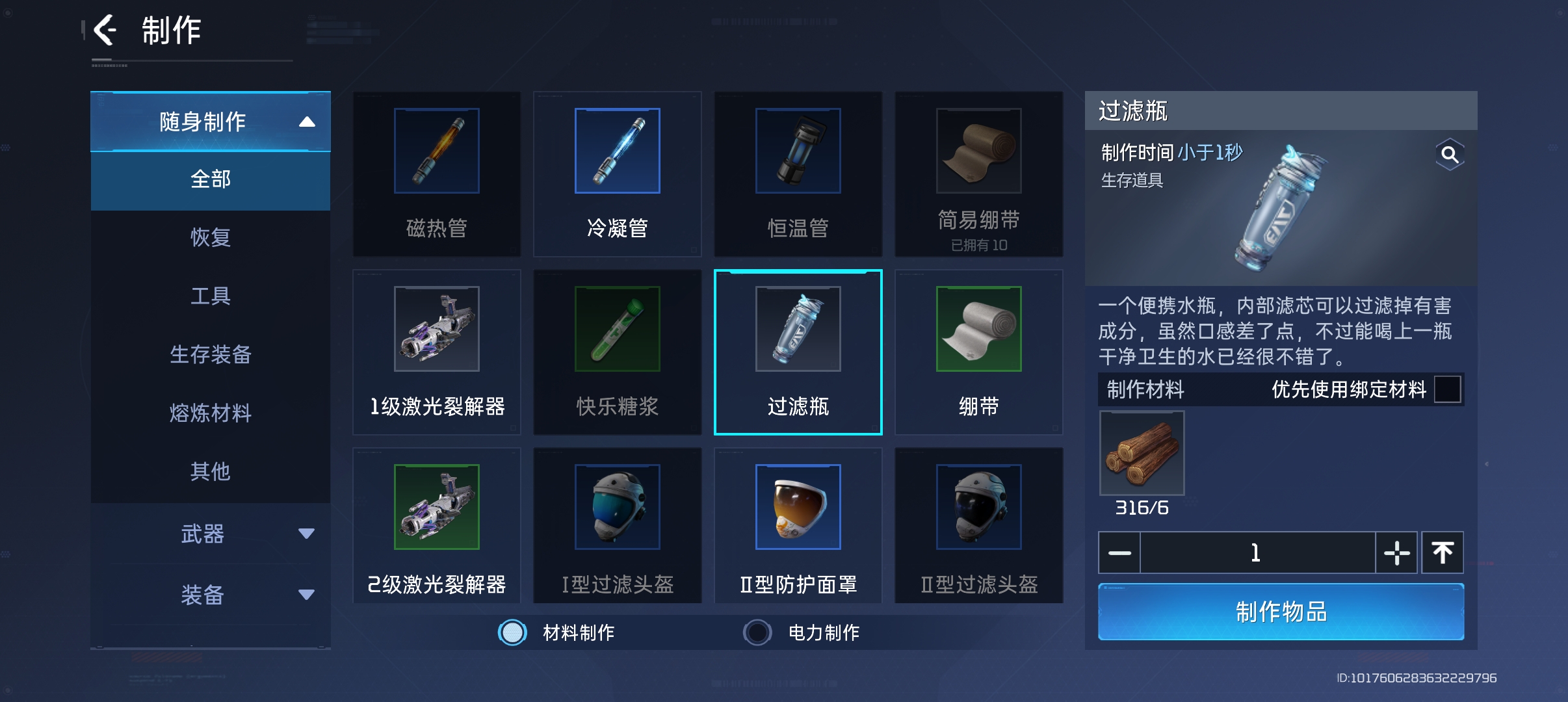Show the 熔炼材料 category
The image size is (1568, 702).
coord(210,413)
